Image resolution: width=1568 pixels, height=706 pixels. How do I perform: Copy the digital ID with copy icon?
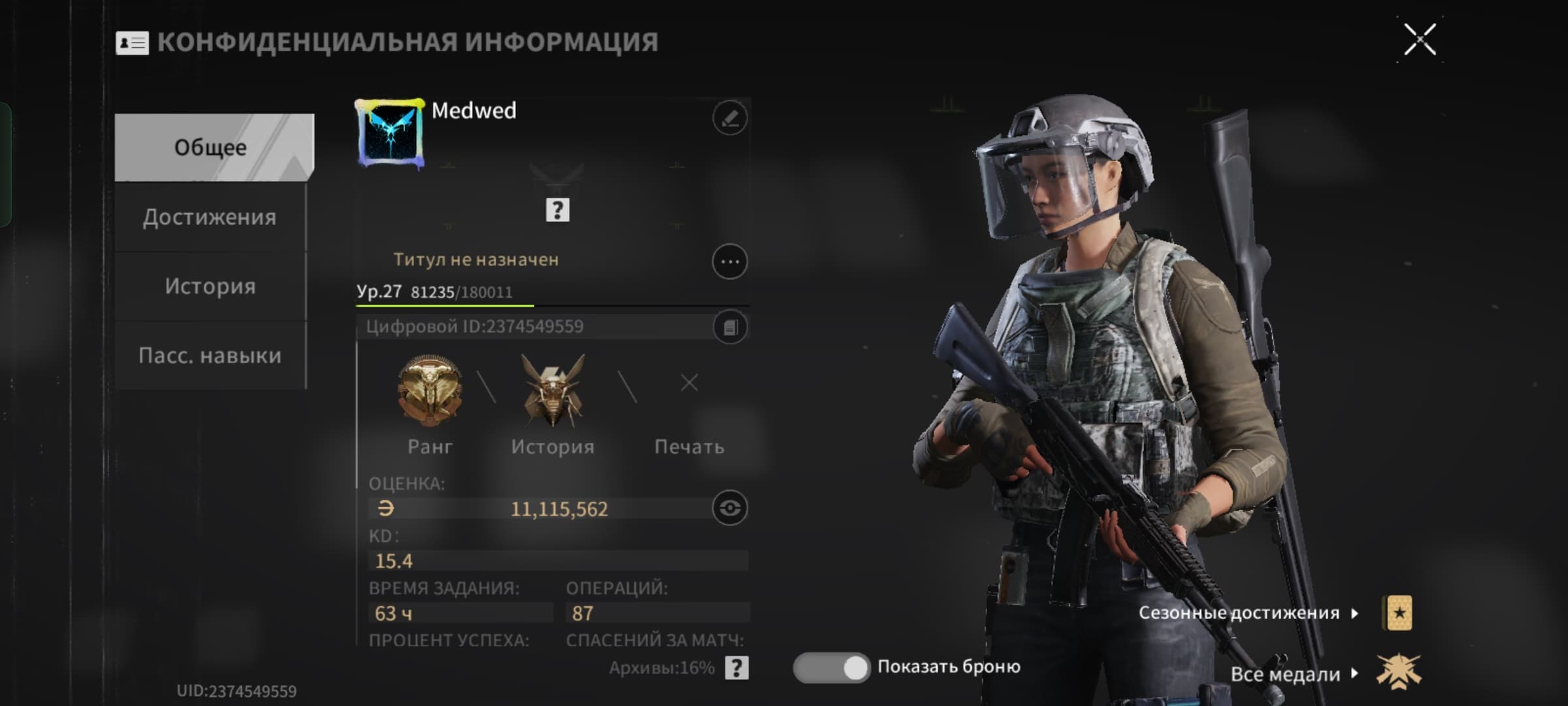(x=730, y=327)
